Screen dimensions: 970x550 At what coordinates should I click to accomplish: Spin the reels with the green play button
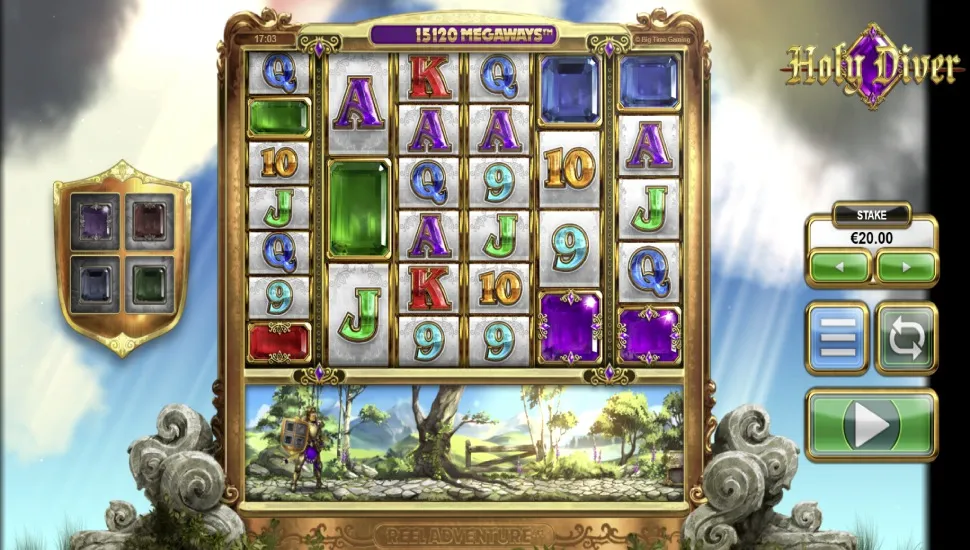coord(871,426)
